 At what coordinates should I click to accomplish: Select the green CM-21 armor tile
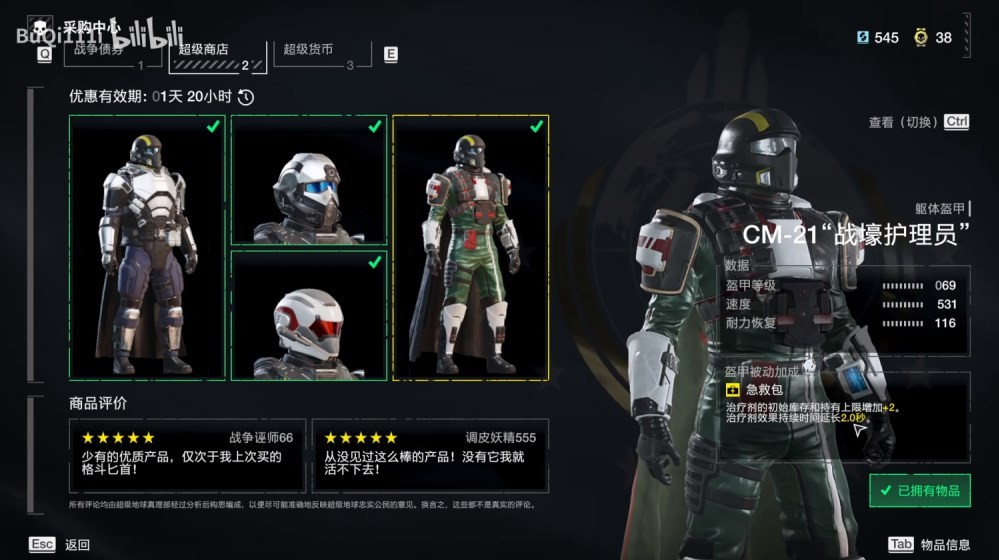tap(471, 247)
